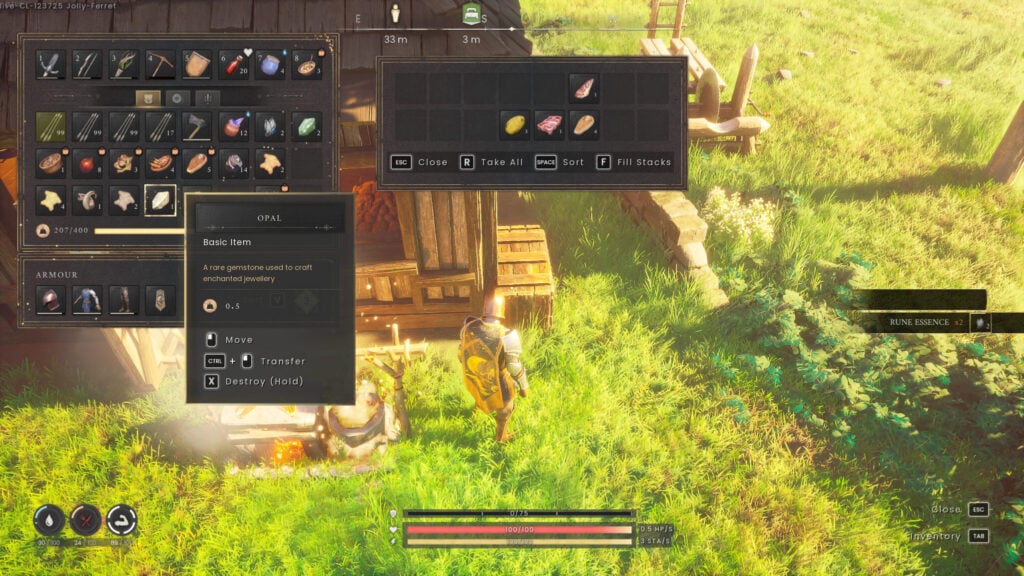Close the container panel
The width and height of the screenshot is (1024, 576).
[x=419, y=162]
